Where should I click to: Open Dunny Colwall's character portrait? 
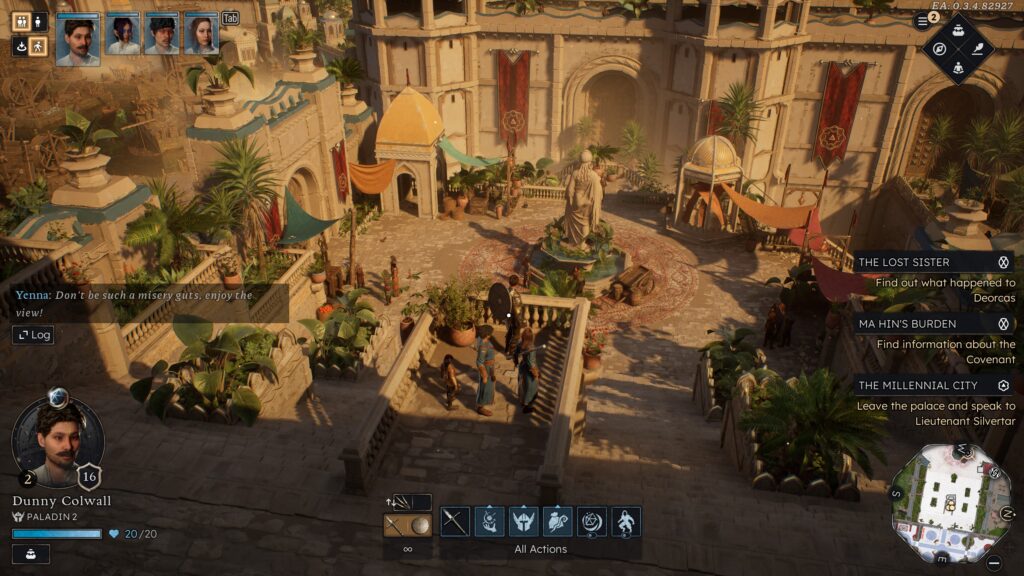(58, 441)
